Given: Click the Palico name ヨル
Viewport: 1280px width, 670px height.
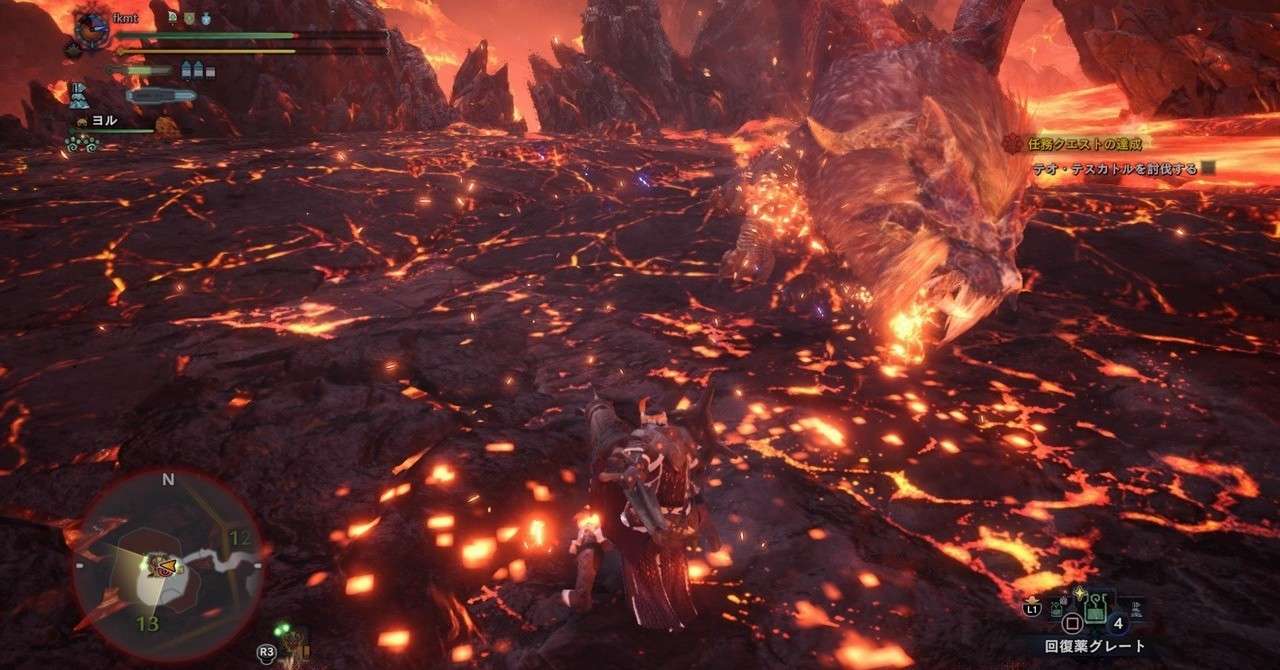Looking at the screenshot, I should [104, 120].
